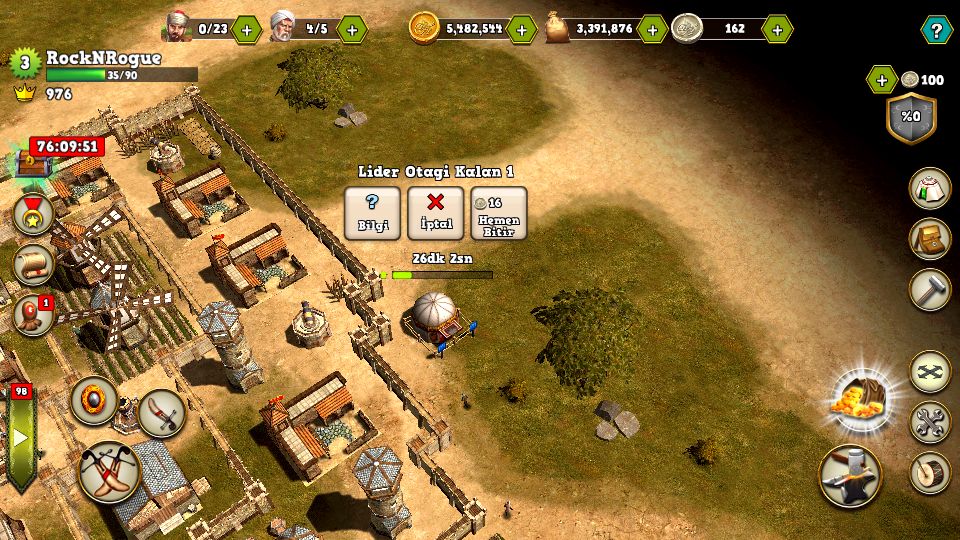Screen dimensions: 960x540
Task: Add more soldiers via plus button
Action: [246, 29]
